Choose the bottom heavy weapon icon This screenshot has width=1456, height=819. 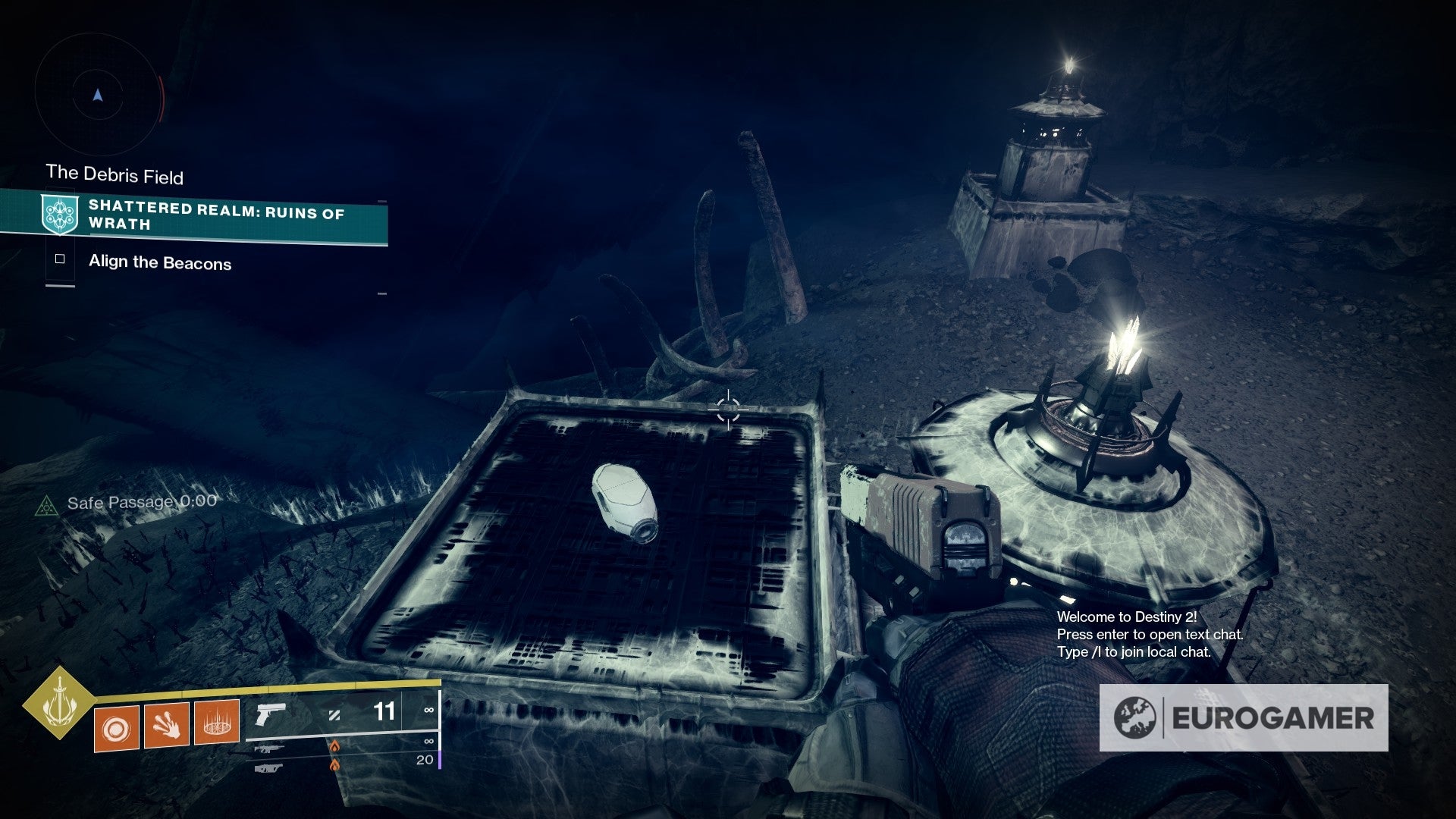(x=270, y=768)
